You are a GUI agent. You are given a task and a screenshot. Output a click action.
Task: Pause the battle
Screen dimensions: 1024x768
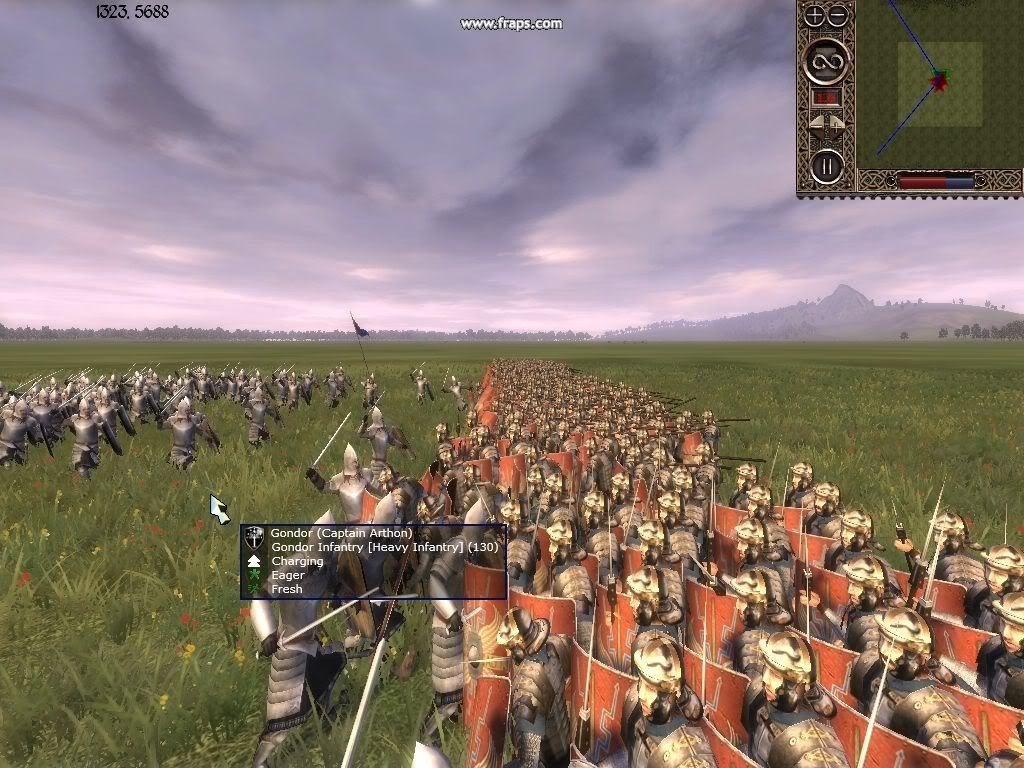point(827,166)
